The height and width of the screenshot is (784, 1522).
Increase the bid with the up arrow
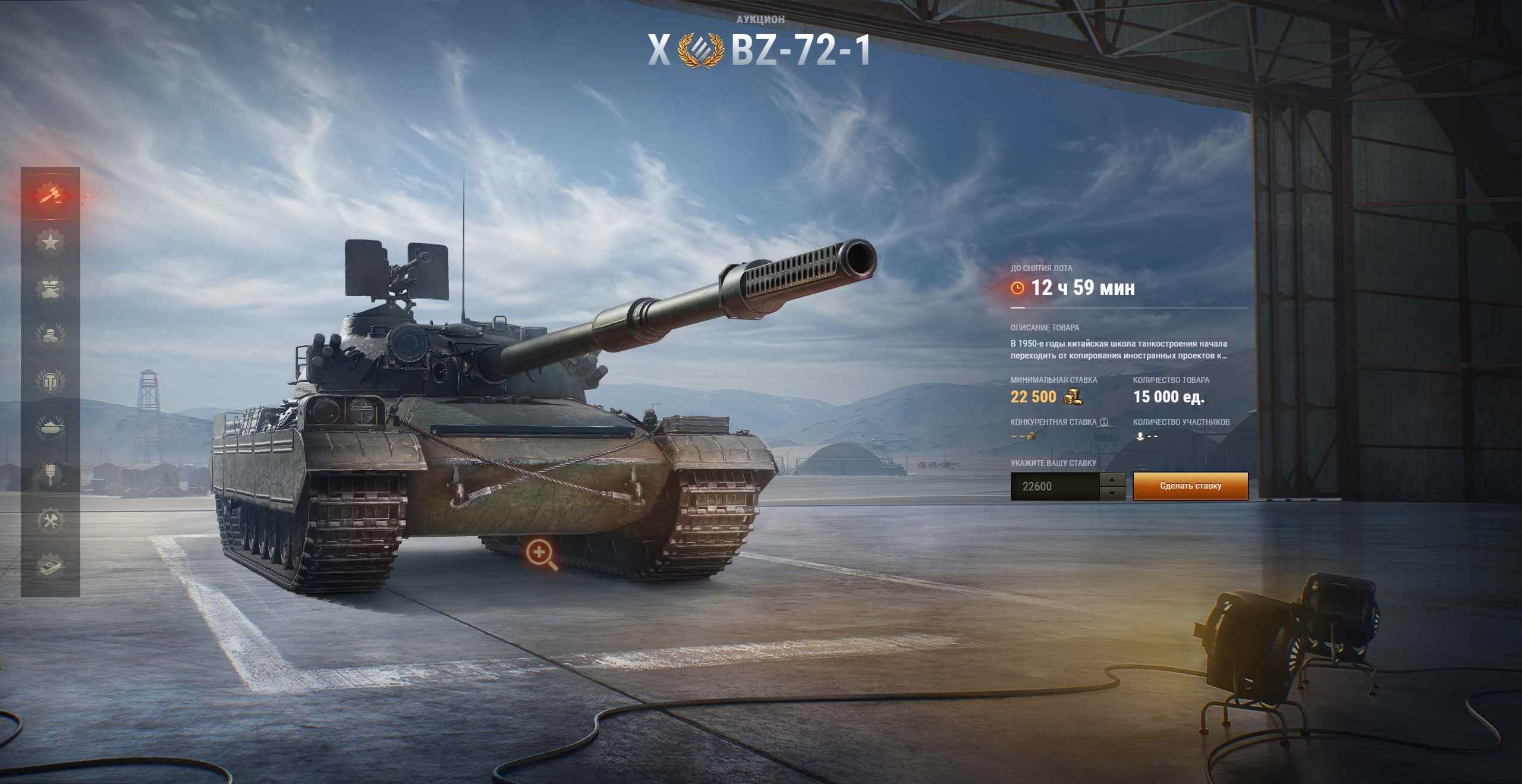[x=1112, y=479]
